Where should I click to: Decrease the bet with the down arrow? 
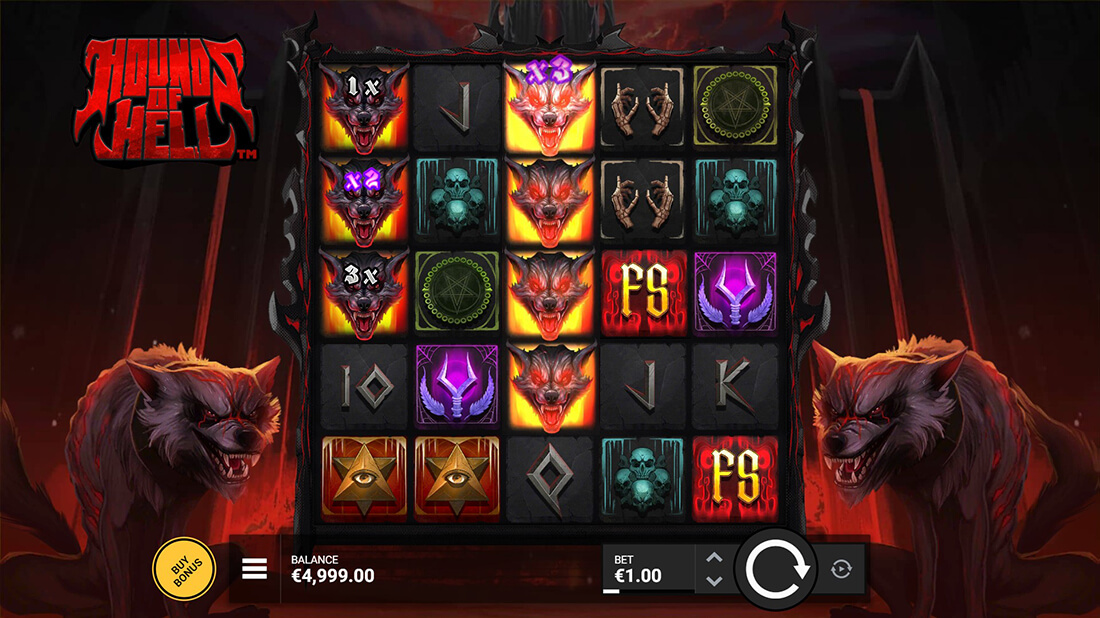(714, 581)
